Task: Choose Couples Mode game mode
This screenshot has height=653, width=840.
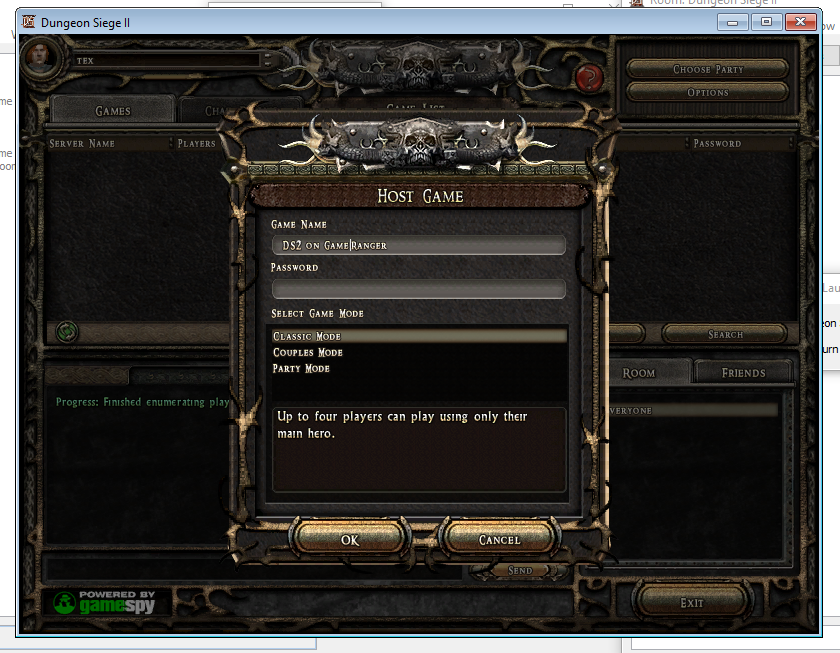Action: coord(308,353)
